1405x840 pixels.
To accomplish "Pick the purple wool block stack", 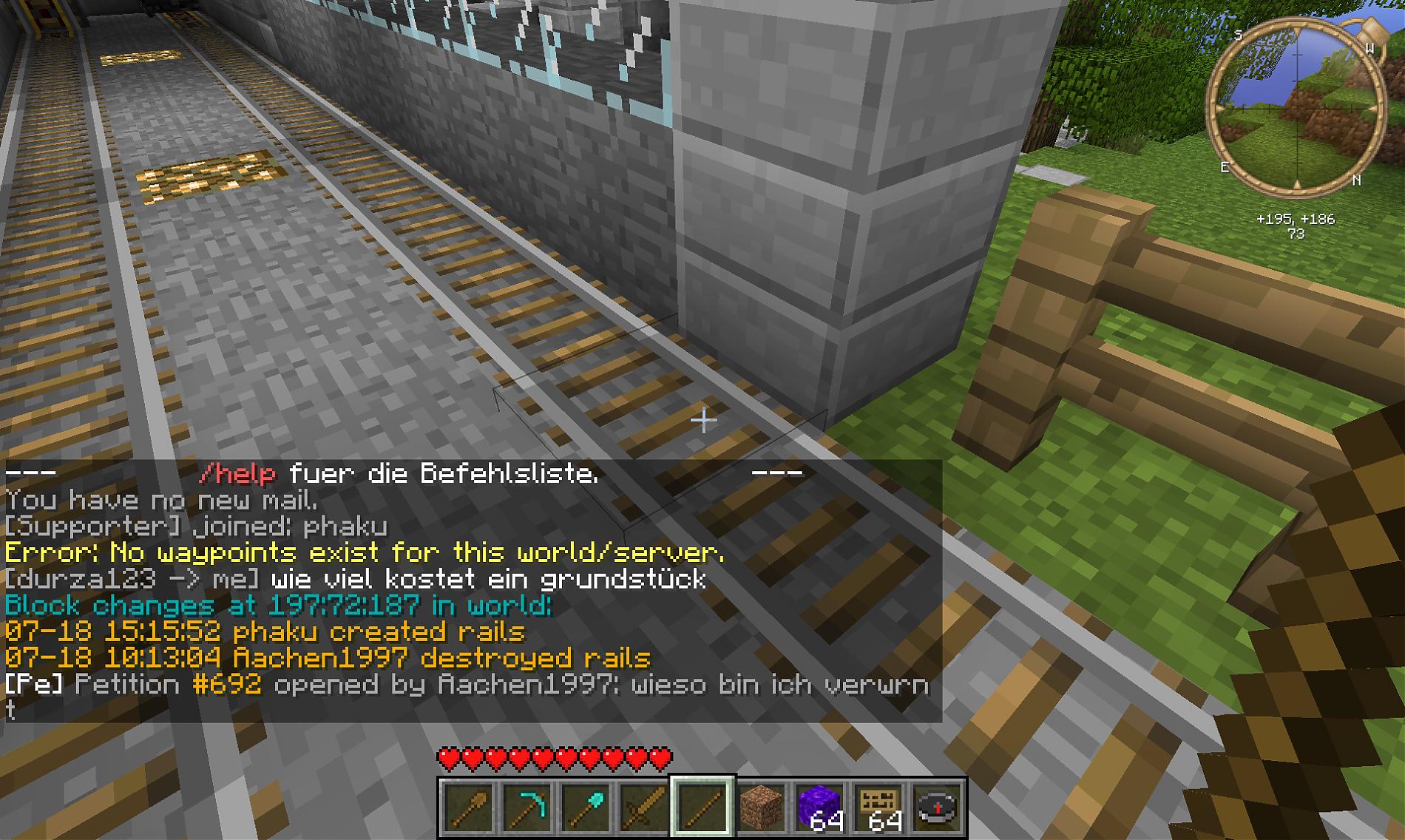I will (819, 807).
